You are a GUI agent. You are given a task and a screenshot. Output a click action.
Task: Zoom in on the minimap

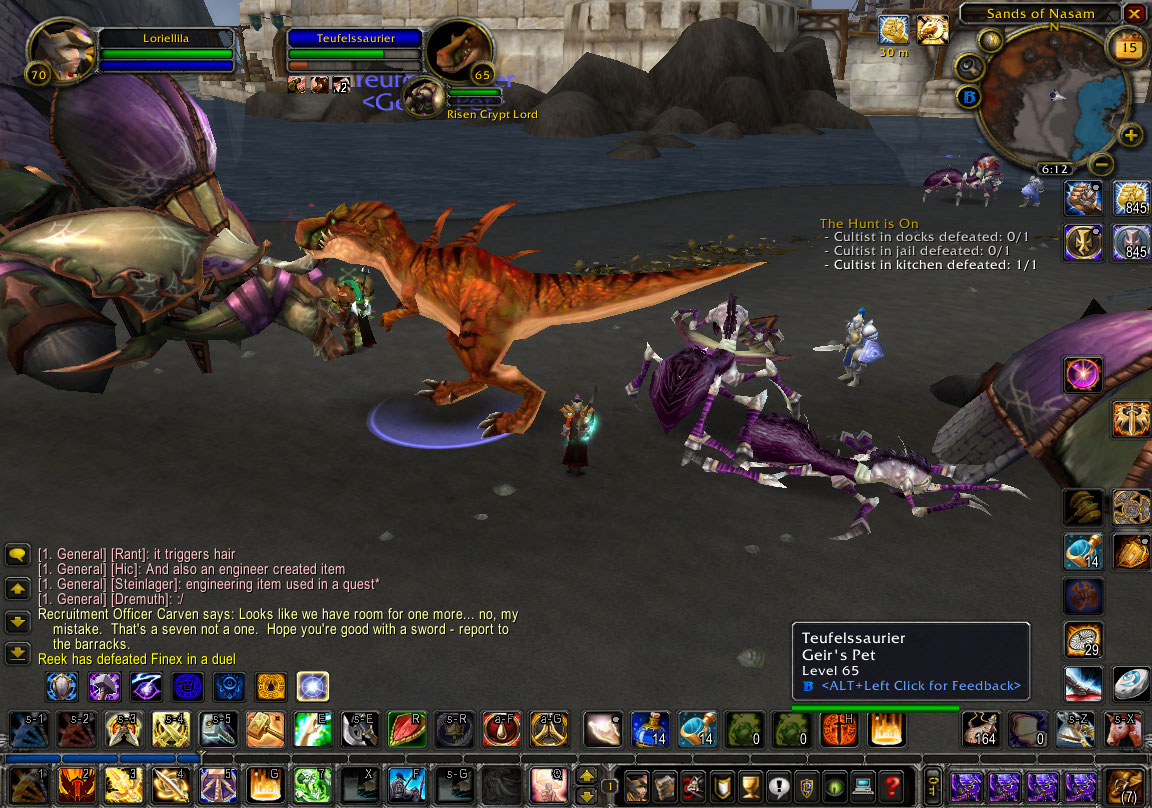point(1131,136)
